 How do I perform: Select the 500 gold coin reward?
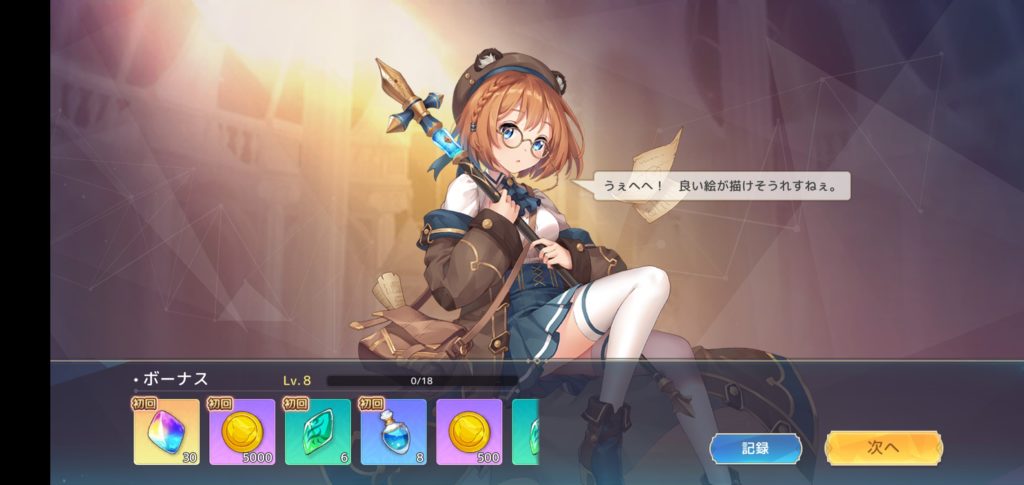pyautogui.click(x=469, y=431)
